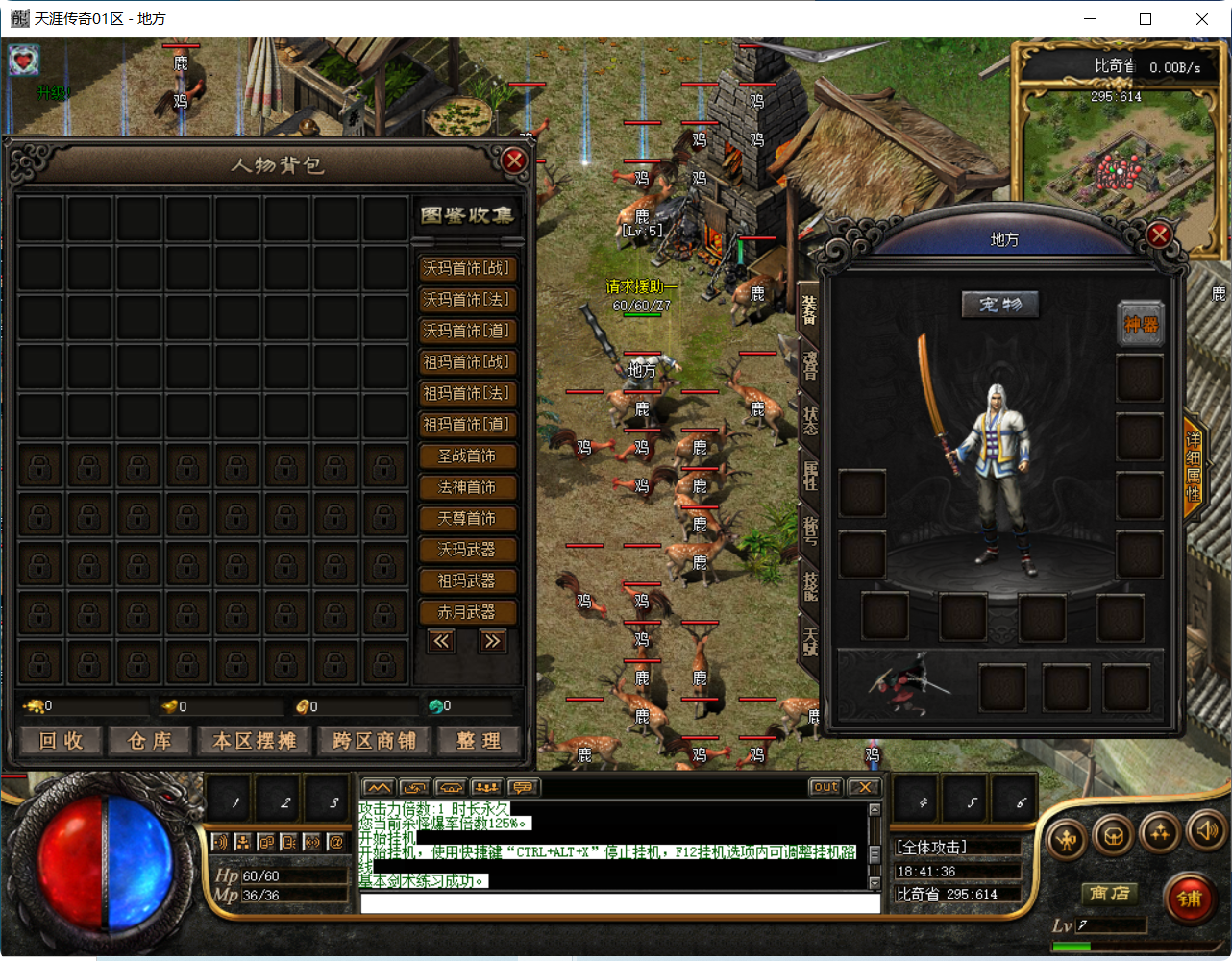Open 本区摆摊 stall button

coord(254,741)
